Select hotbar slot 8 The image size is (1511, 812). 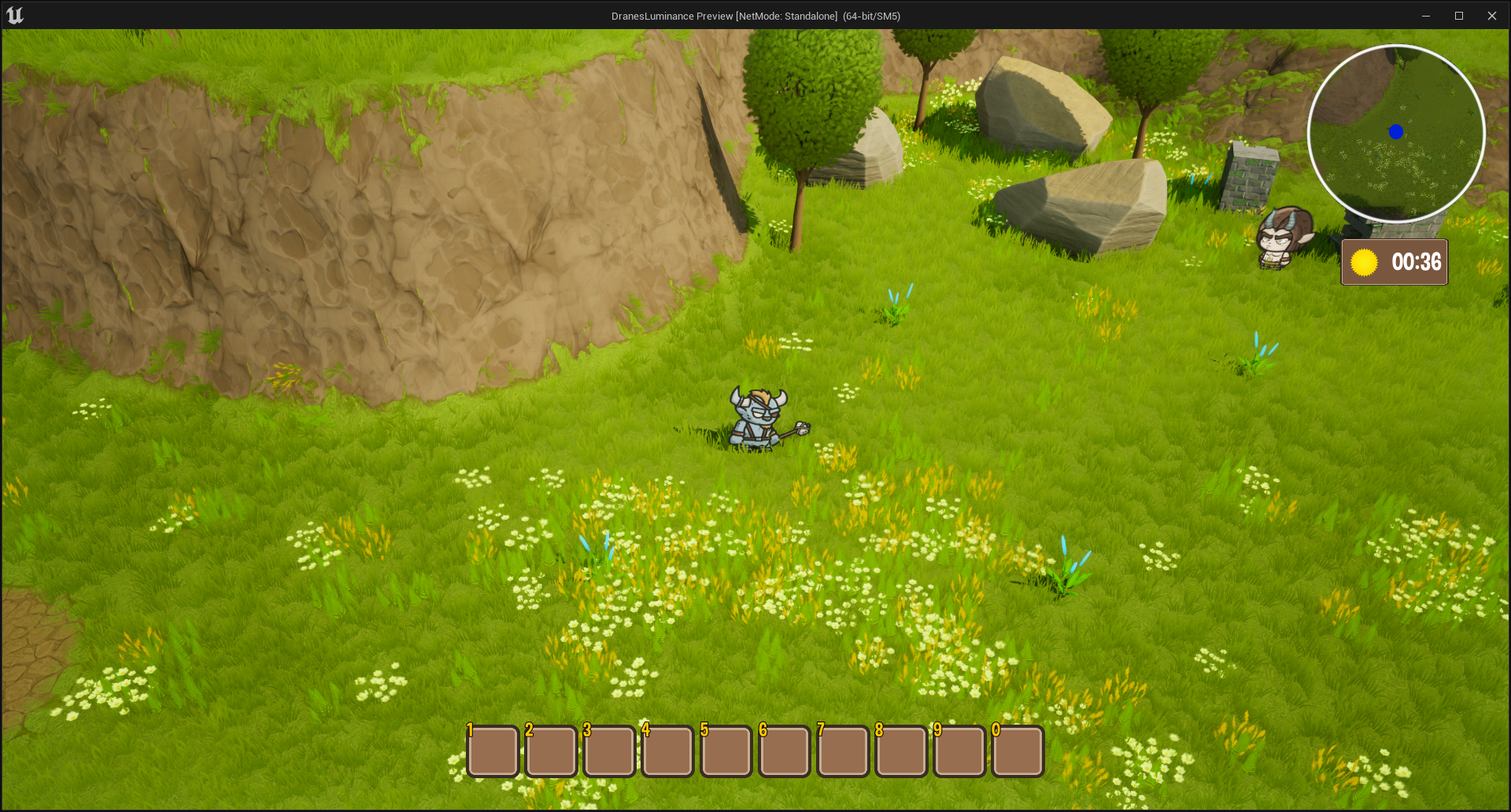coord(901,751)
